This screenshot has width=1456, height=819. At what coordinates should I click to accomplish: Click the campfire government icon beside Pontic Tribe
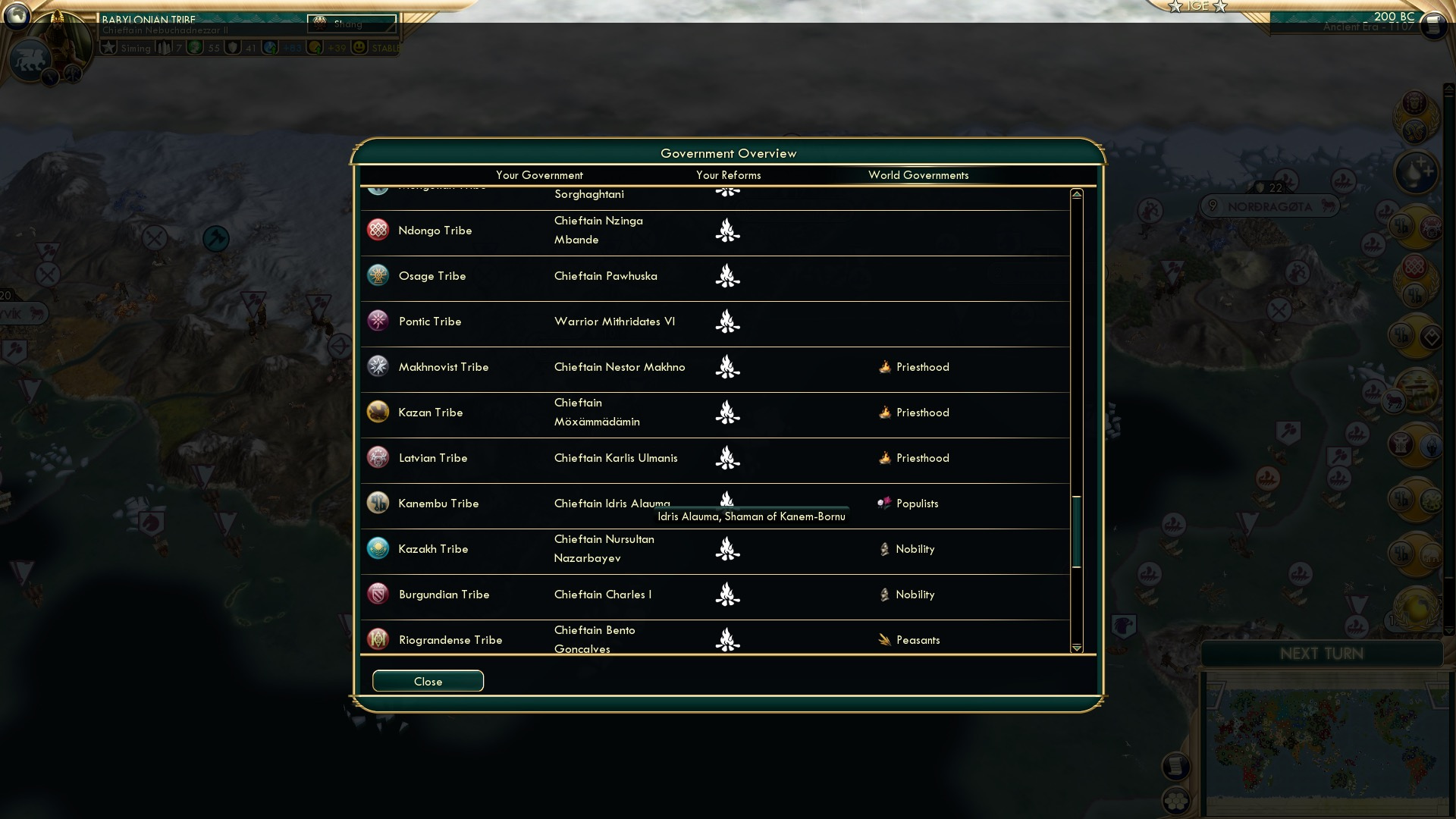(728, 322)
